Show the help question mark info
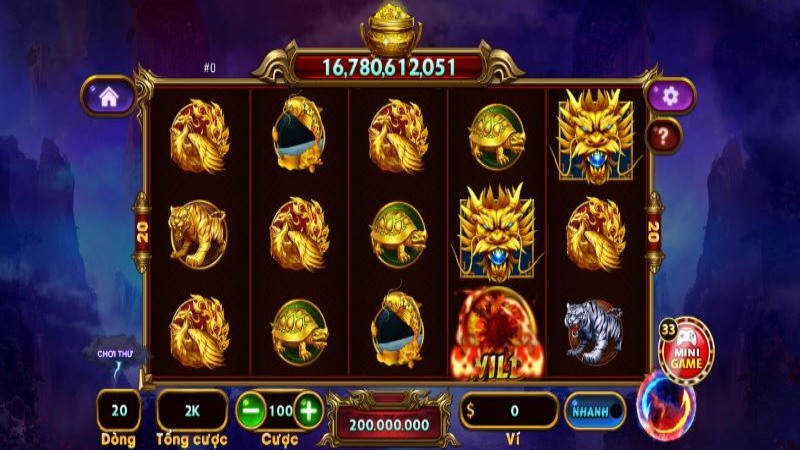Image resolution: width=800 pixels, height=450 pixels. pos(664,135)
